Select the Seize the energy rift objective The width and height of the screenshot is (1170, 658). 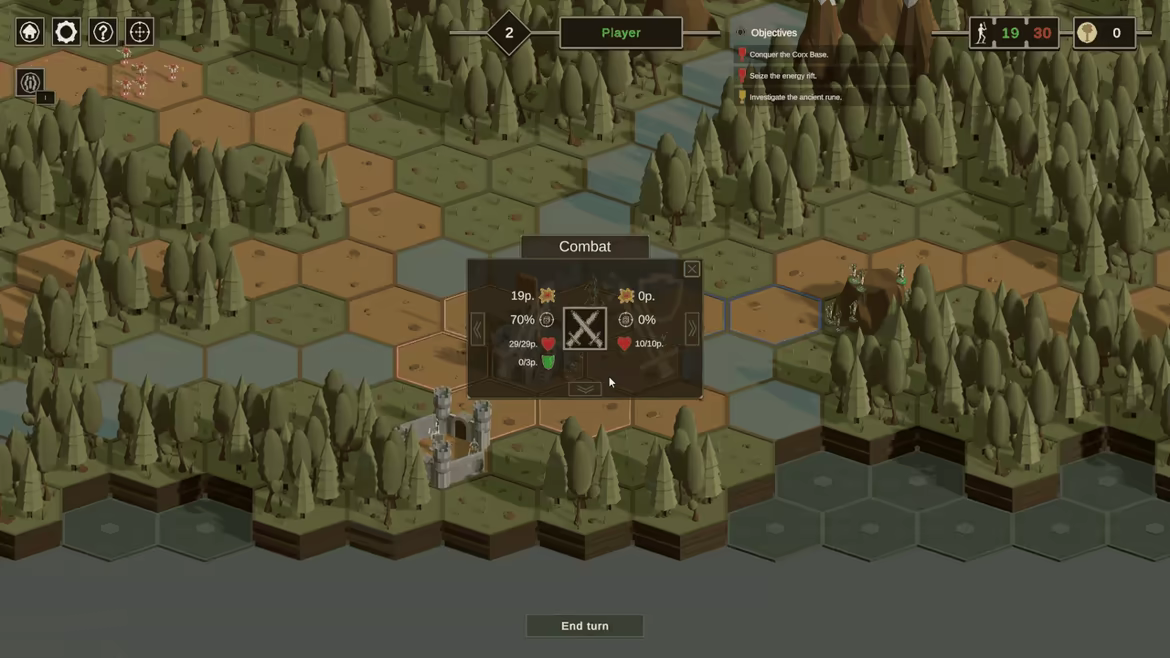783,76
